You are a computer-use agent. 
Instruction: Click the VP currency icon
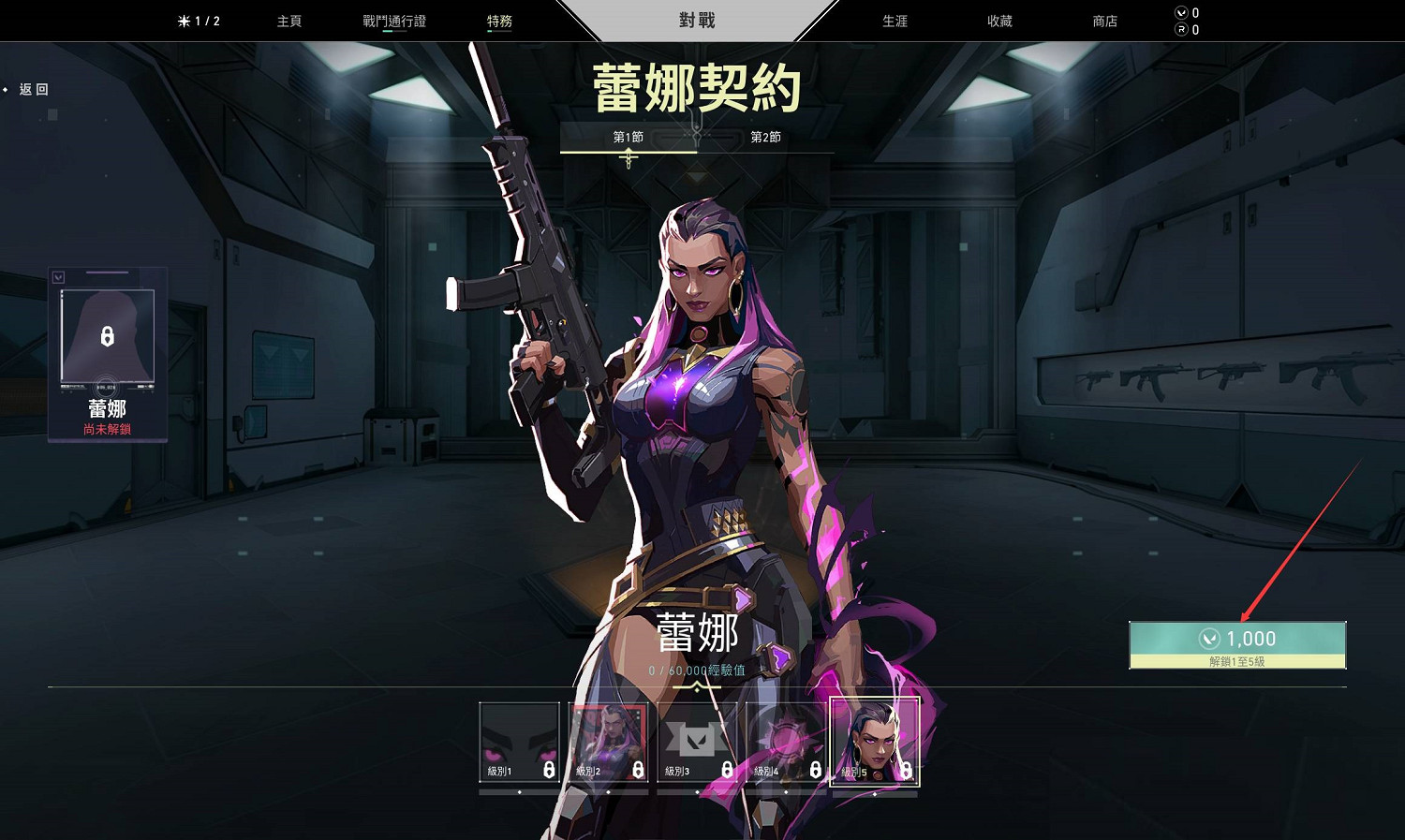(x=1181, y=13)
